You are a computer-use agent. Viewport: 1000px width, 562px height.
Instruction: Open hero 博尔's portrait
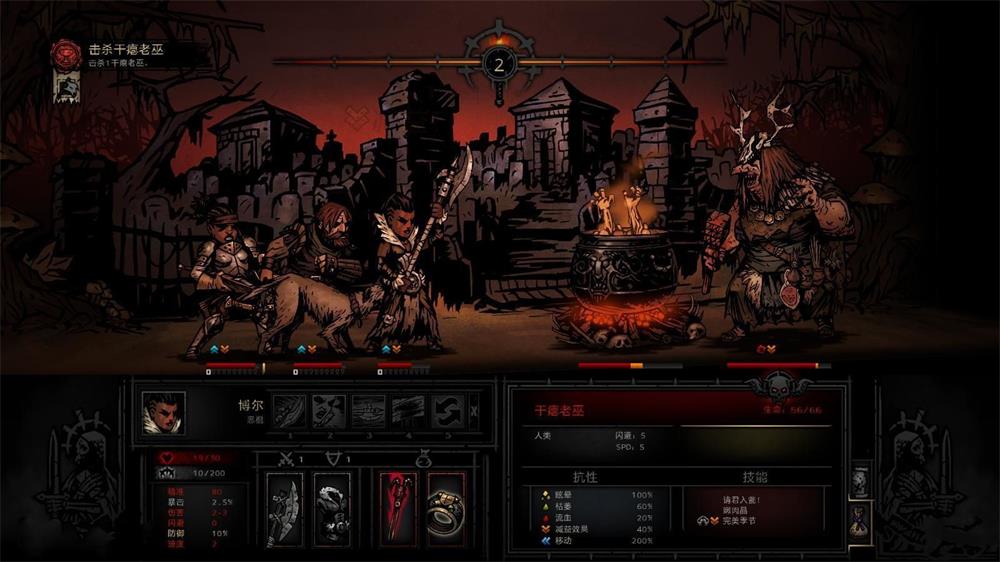(x=163, y=412)
